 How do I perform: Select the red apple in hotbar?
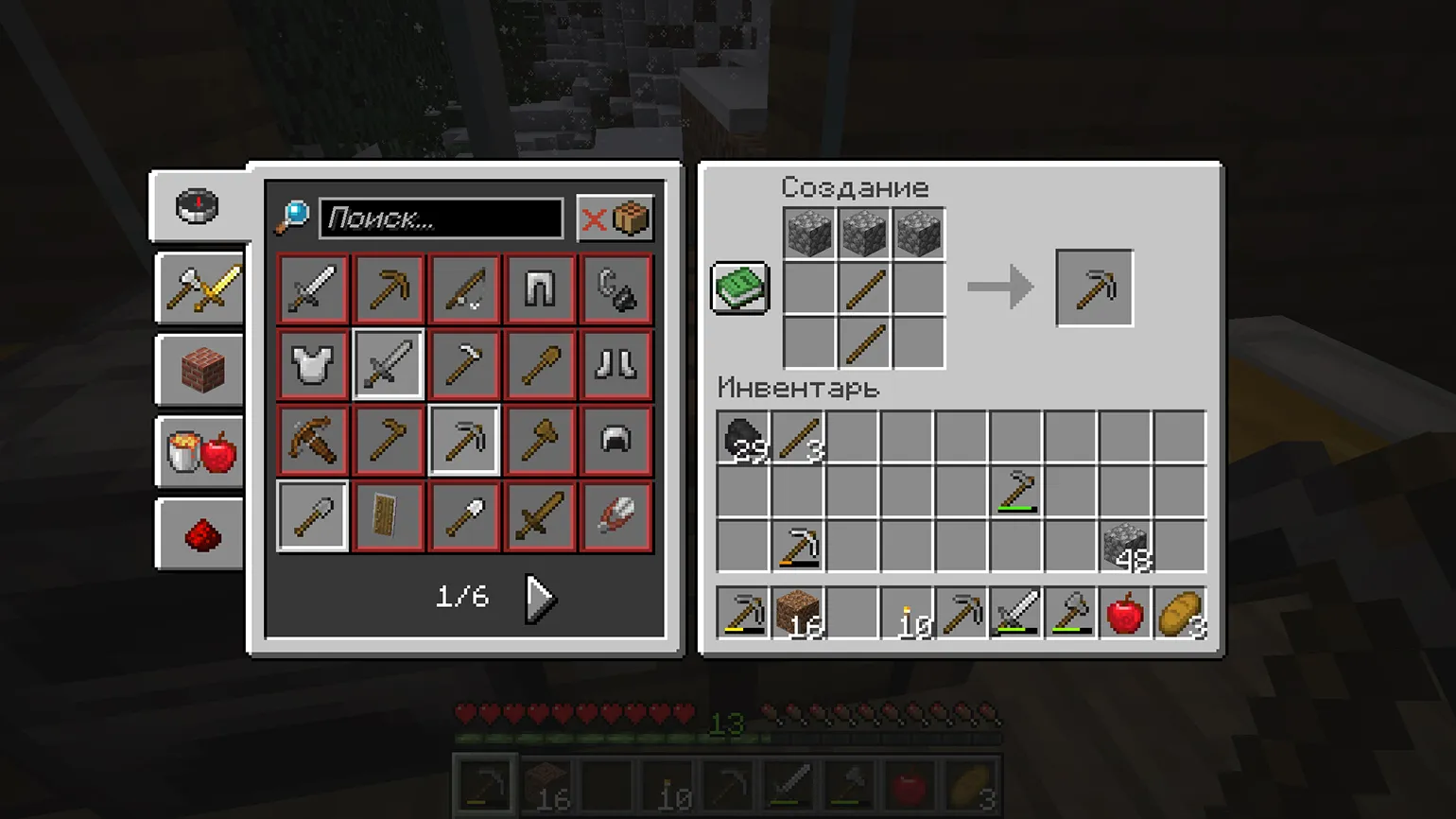1125,614
